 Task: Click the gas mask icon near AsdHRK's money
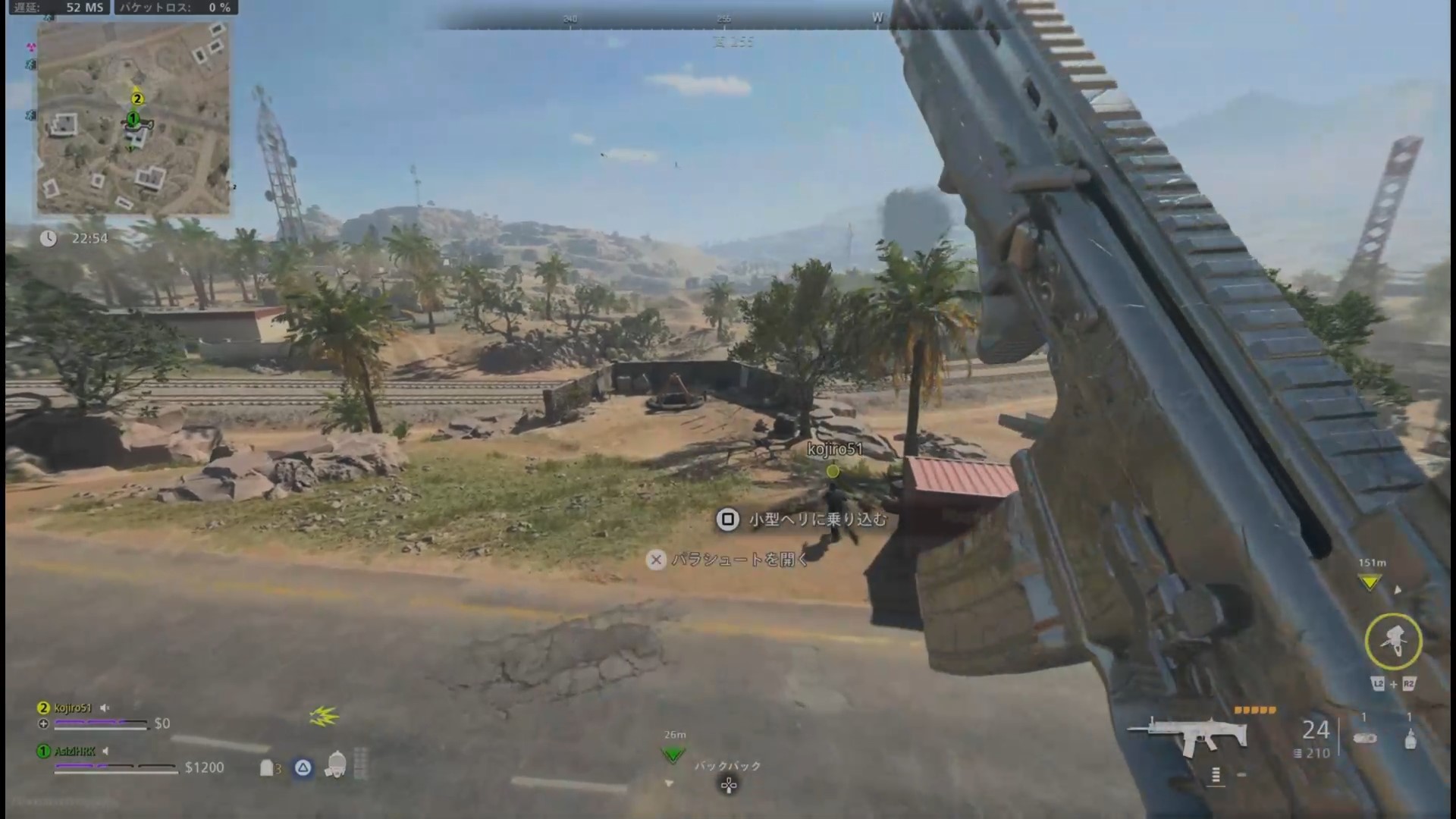337,764
